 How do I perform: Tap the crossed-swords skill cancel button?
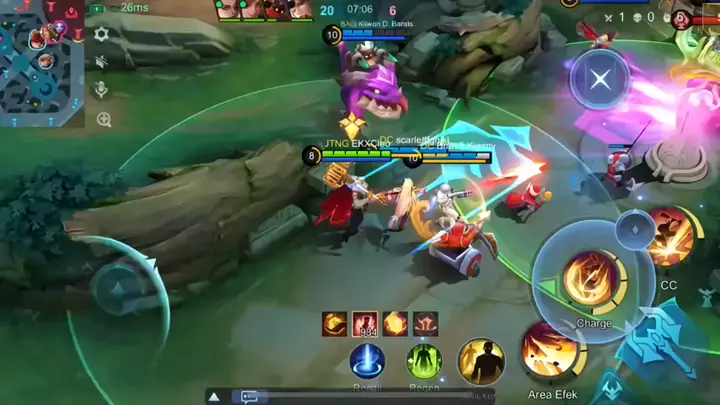point(600,79)
